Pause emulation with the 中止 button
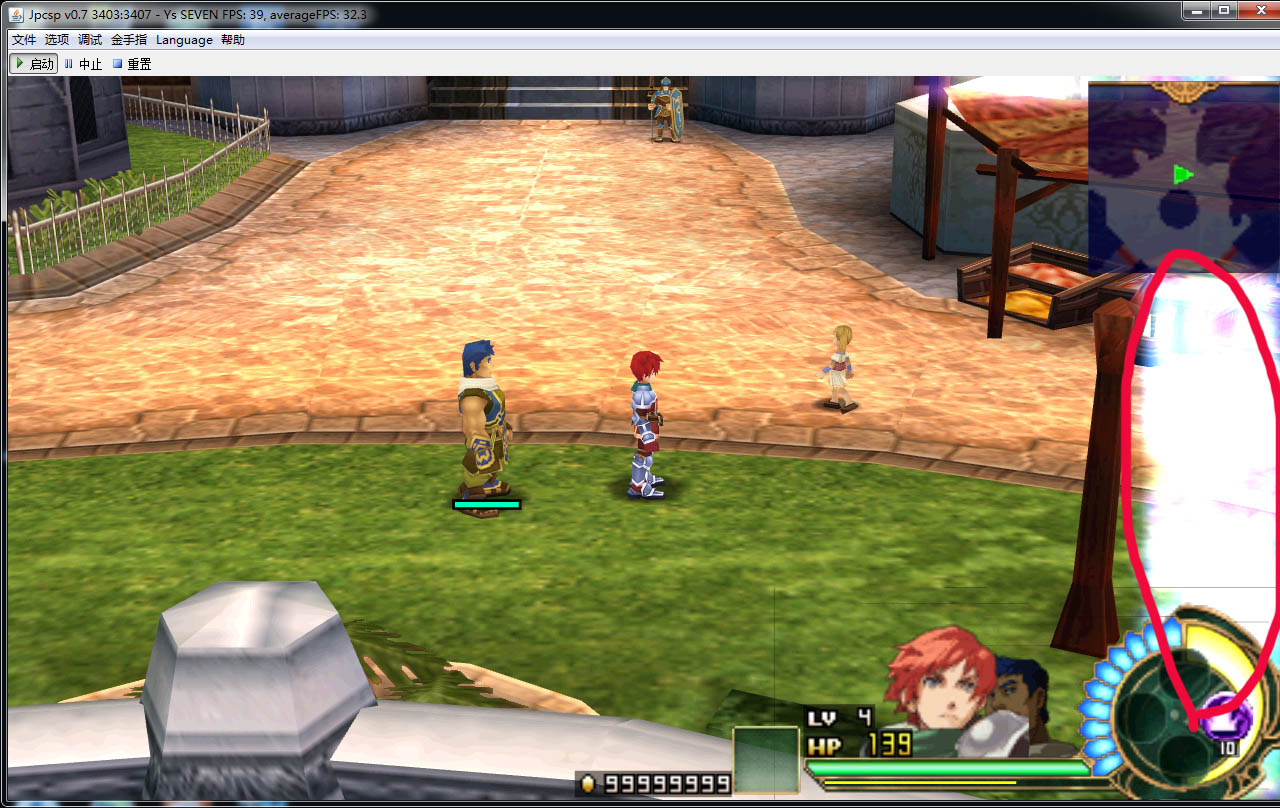This screenshot has width=1280, height=808. pos(84,64)
